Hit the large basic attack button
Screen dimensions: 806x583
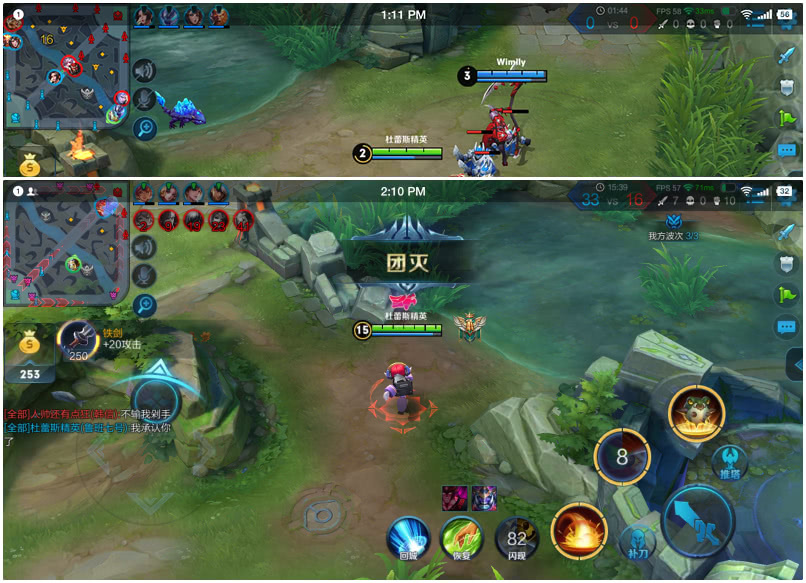(698, 521)
